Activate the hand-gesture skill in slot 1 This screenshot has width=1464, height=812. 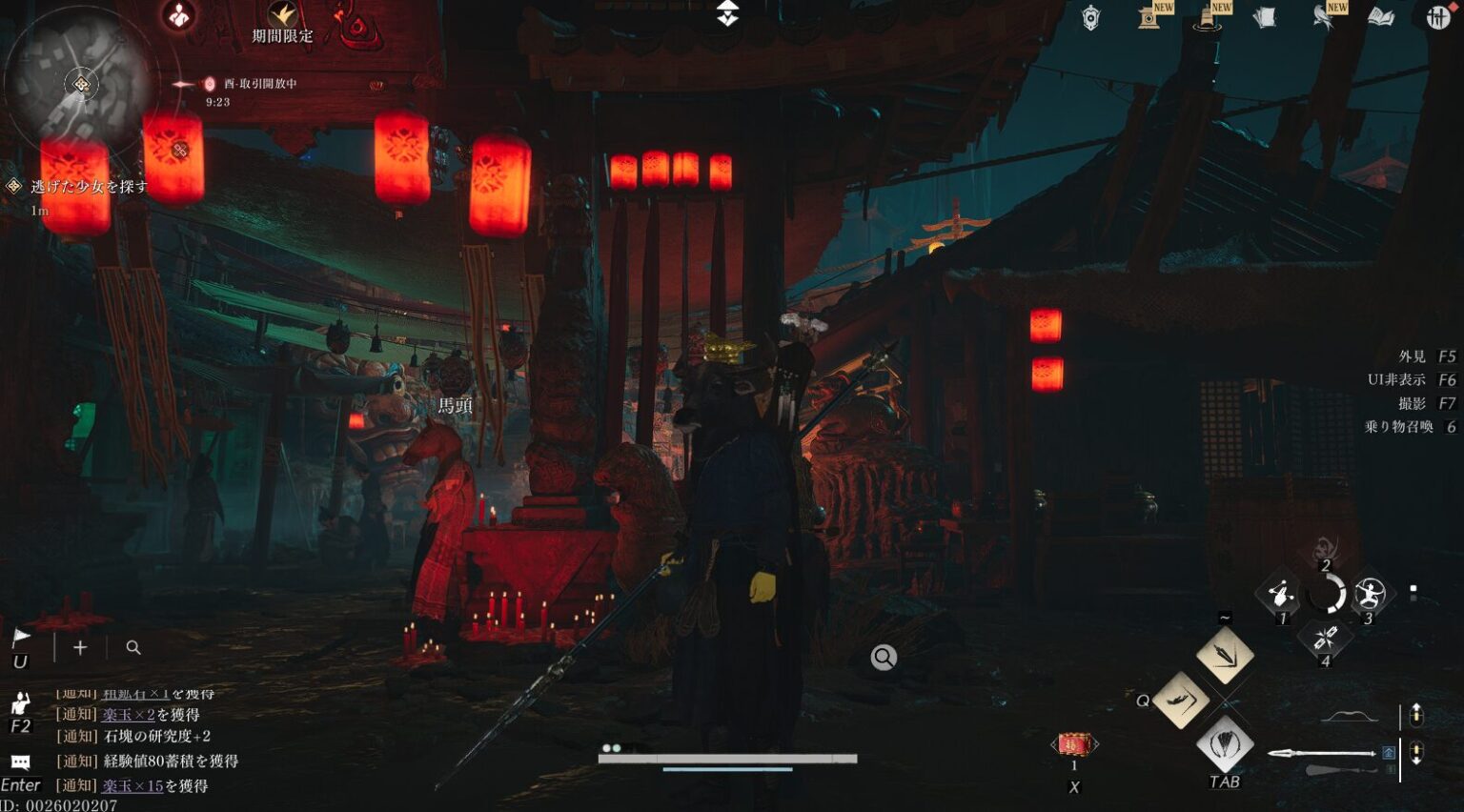click(x=1280, y=594)
